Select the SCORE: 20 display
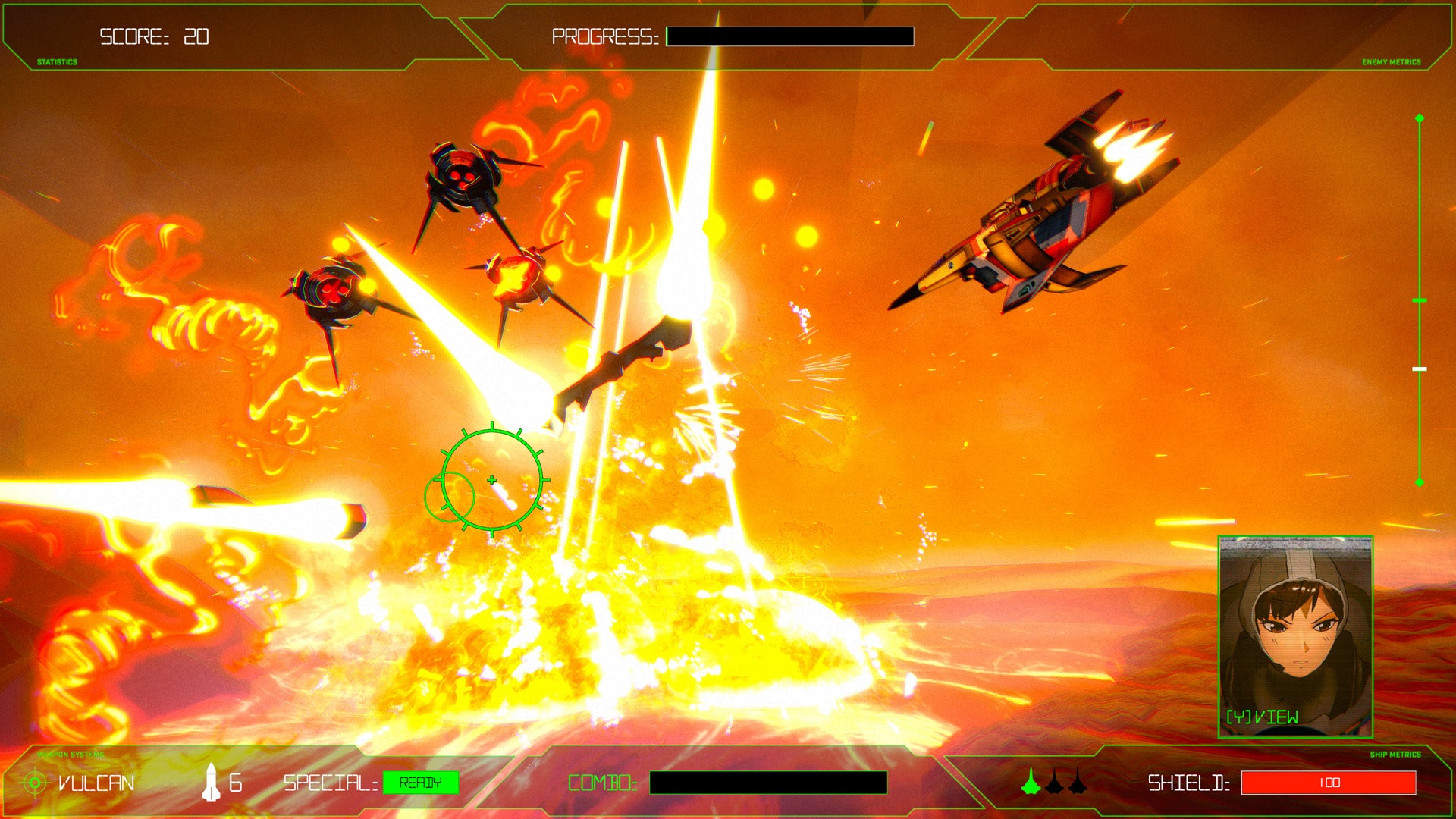Screen dimensions: 1456x819 coord(152,34)
